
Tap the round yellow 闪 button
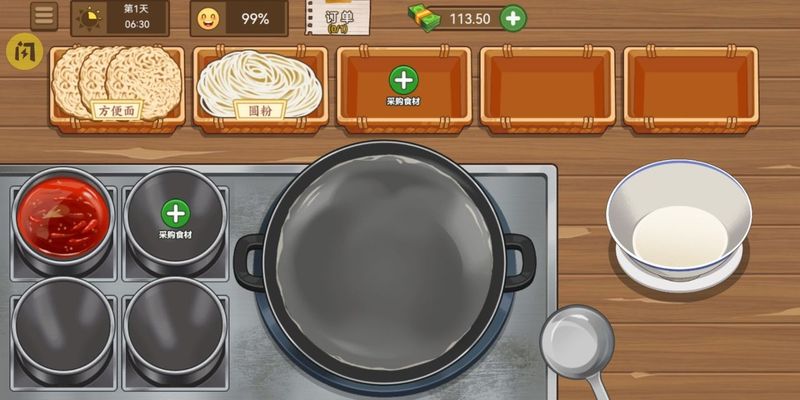point(21,51)
